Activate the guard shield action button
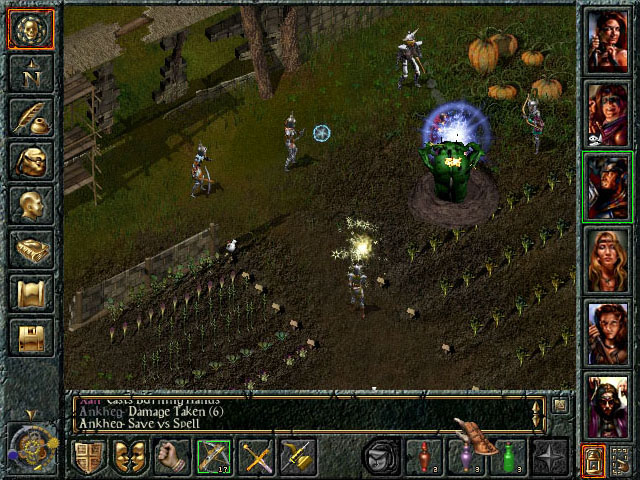 pyautogui.click(x=89, y=457)
